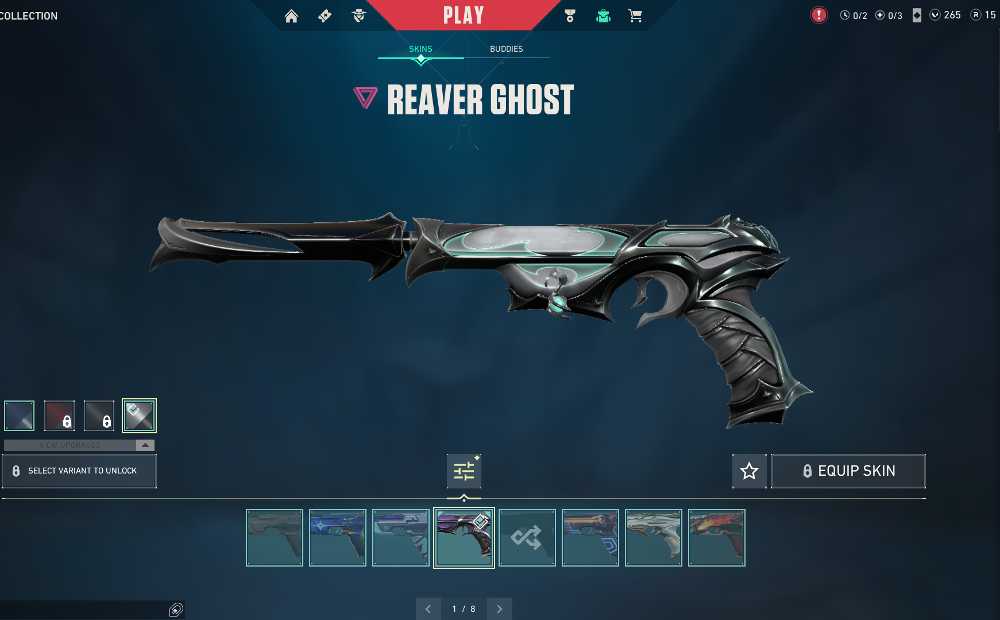Open the sliders filter button
1000x620 pixels.
tap(464, 471)
